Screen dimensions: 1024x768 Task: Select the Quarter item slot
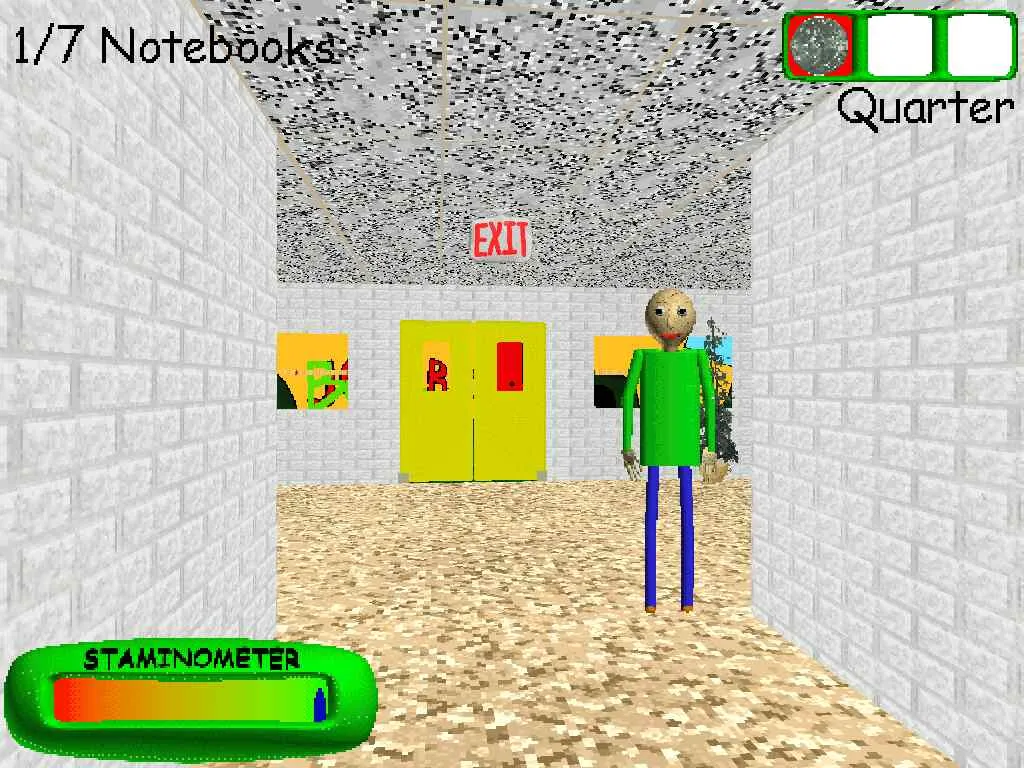pos(819,45)
